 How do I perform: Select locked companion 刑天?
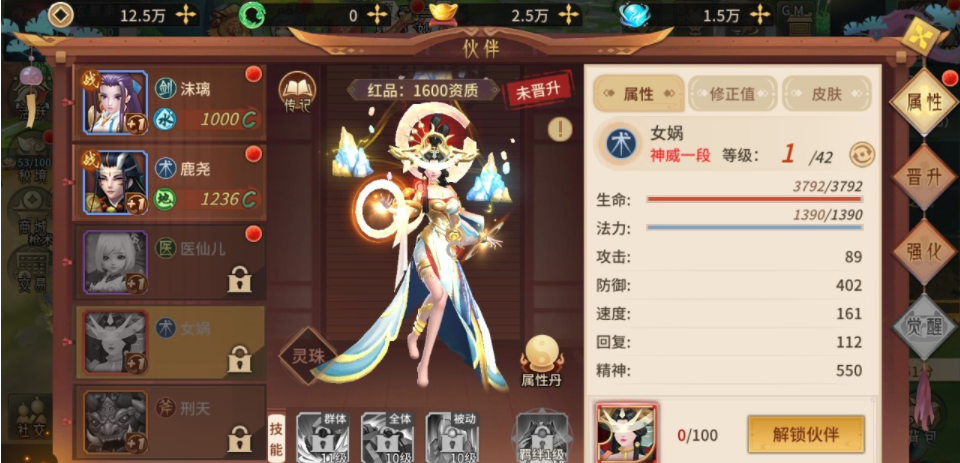point(170,420)
